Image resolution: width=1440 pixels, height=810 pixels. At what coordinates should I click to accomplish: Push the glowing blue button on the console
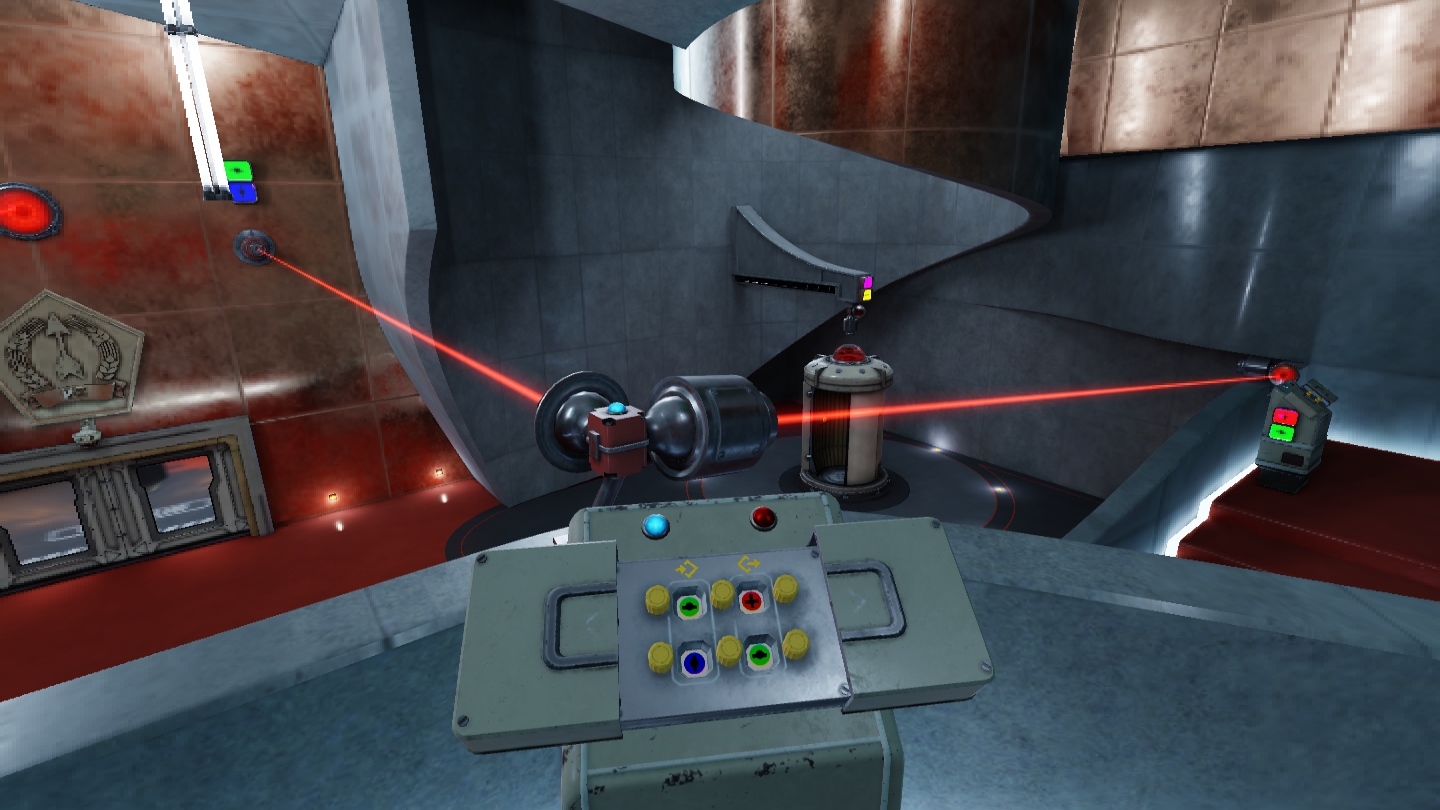coord(656,525)
